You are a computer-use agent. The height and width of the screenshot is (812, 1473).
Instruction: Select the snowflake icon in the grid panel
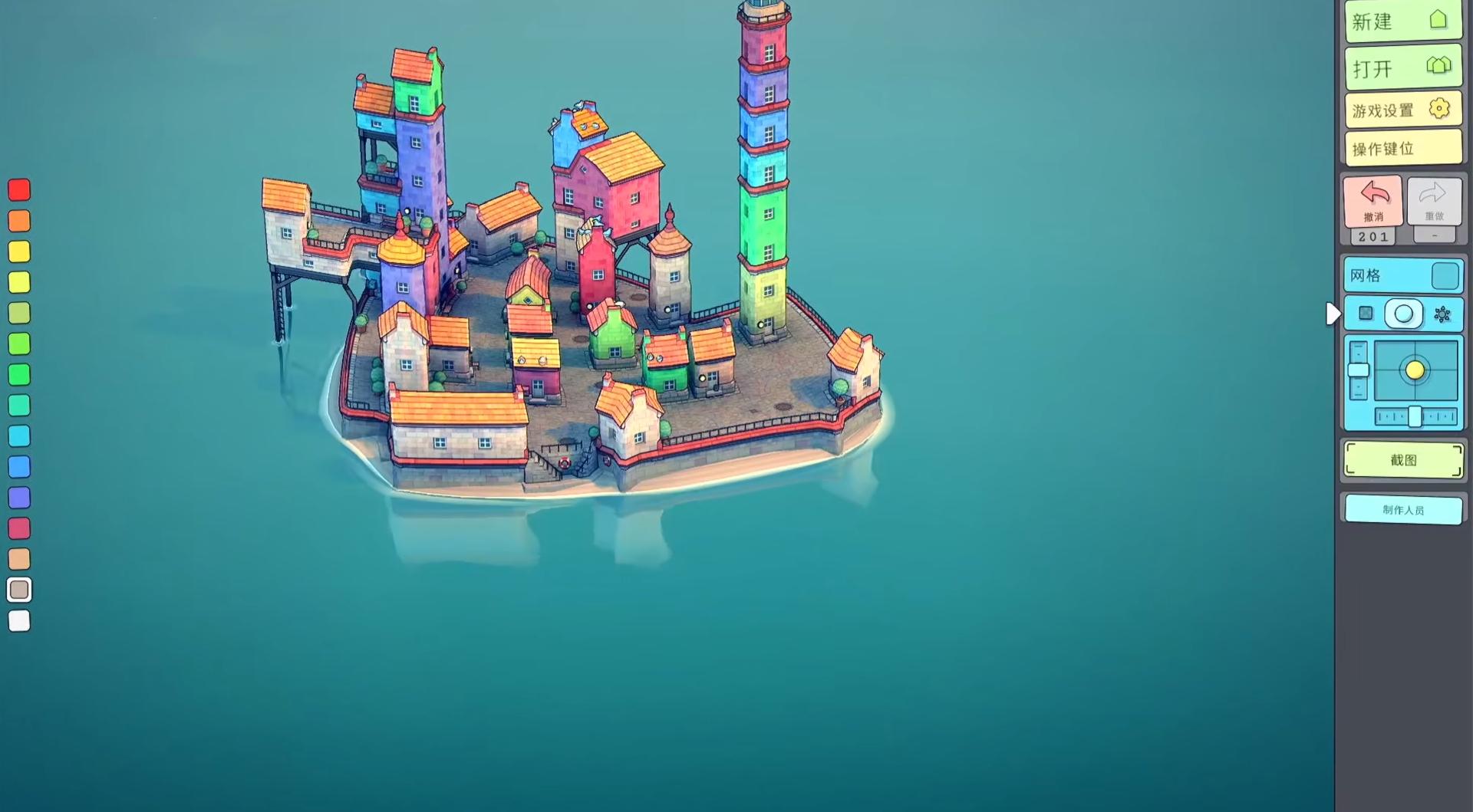pyautogui.click(x=1442, y=313)
